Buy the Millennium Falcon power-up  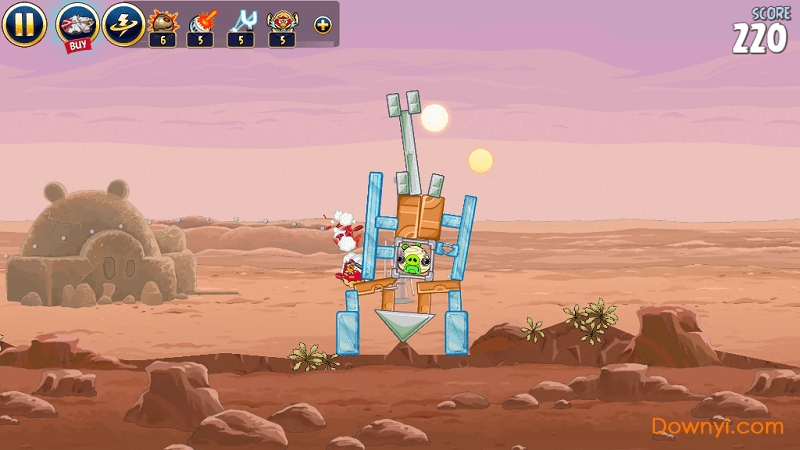(76, 24)
